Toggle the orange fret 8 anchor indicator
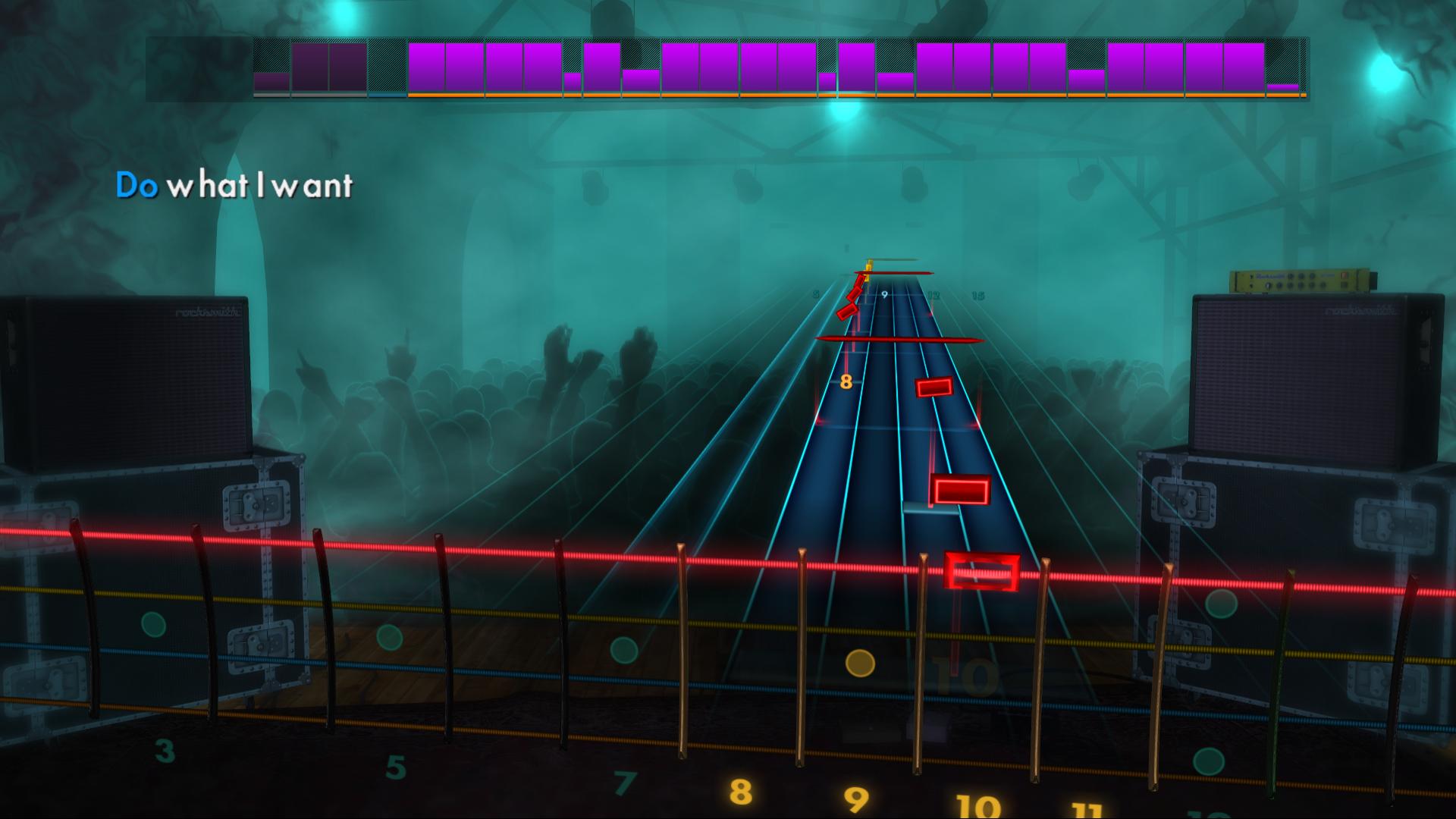 click(x=846, y=382)
